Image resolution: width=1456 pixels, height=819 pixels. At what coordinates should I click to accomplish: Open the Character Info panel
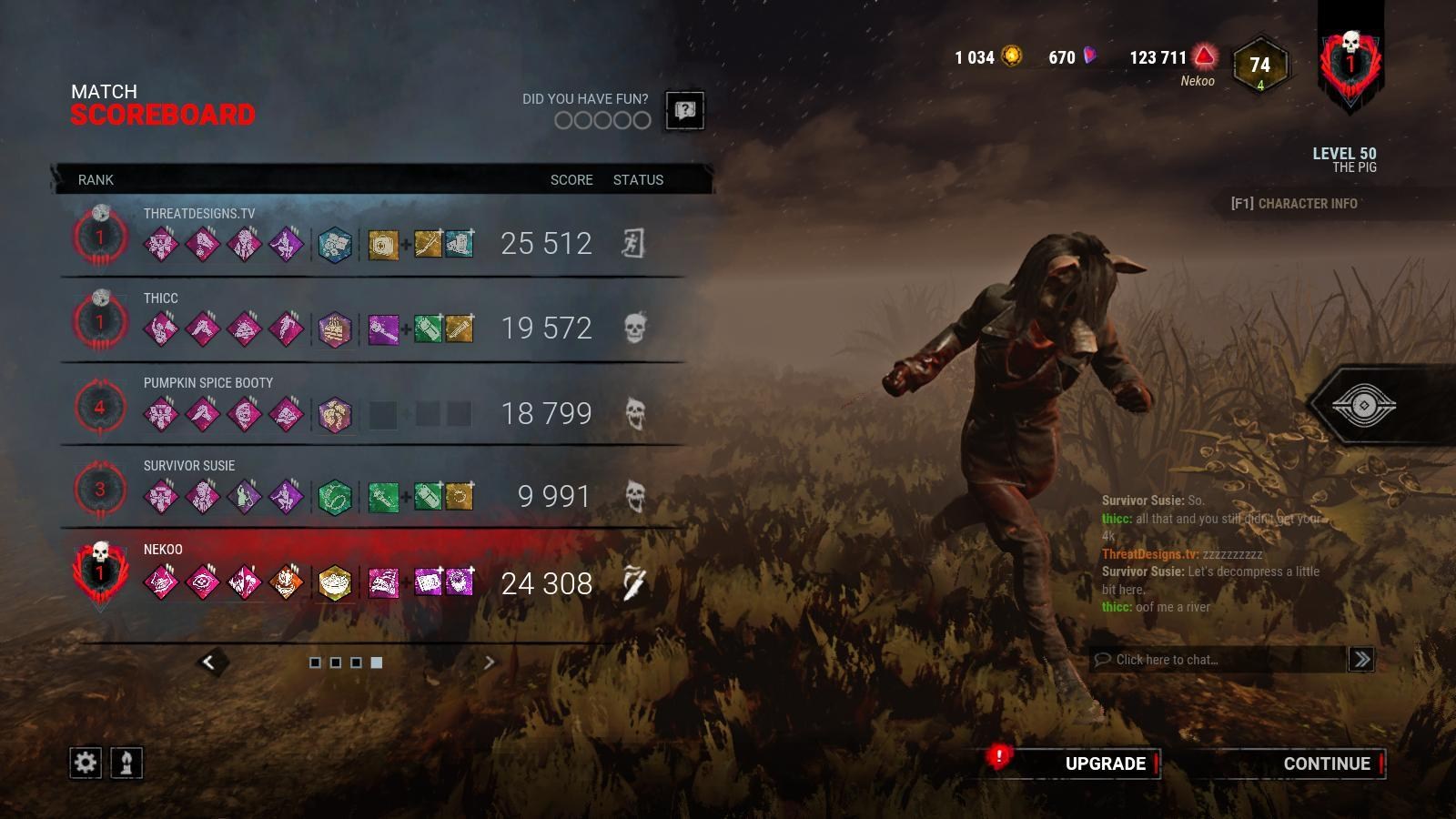pos(1296,204)
